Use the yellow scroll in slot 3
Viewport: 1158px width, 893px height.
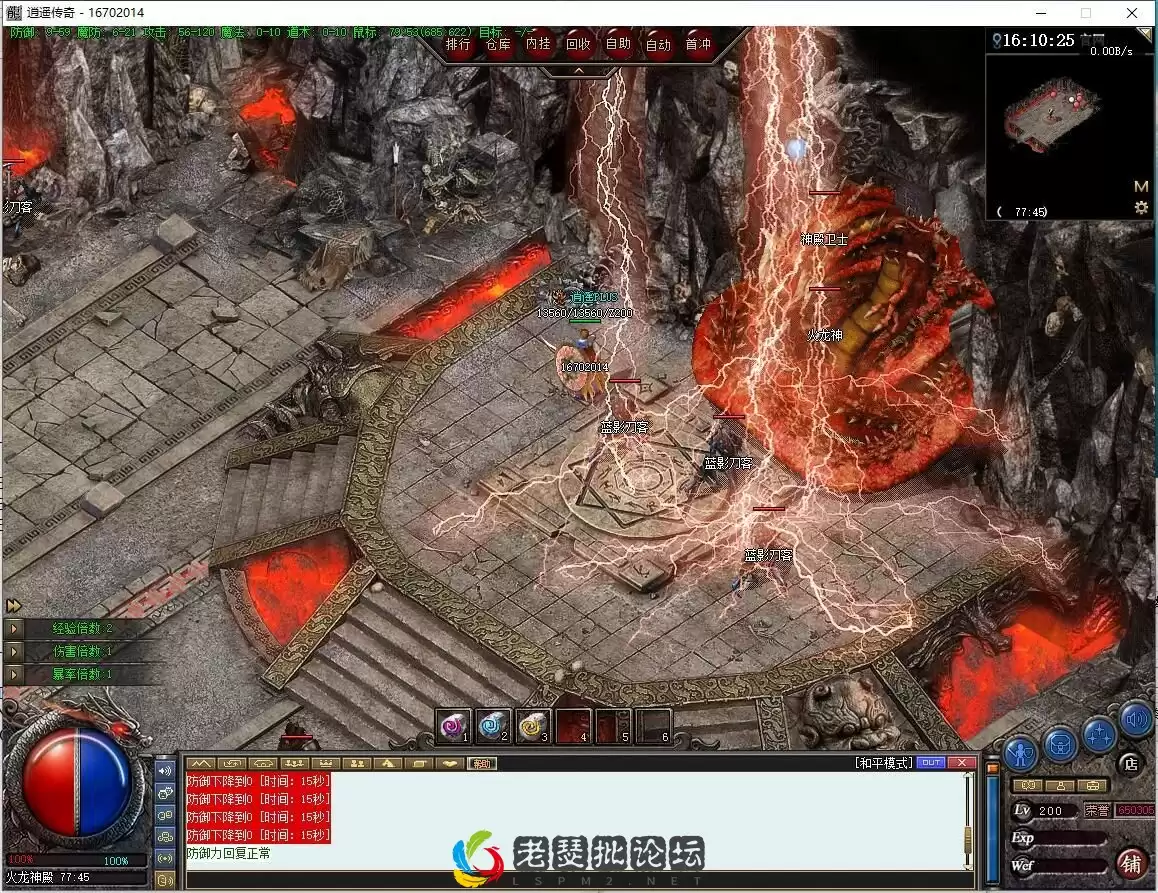click(x=533, y=725)
